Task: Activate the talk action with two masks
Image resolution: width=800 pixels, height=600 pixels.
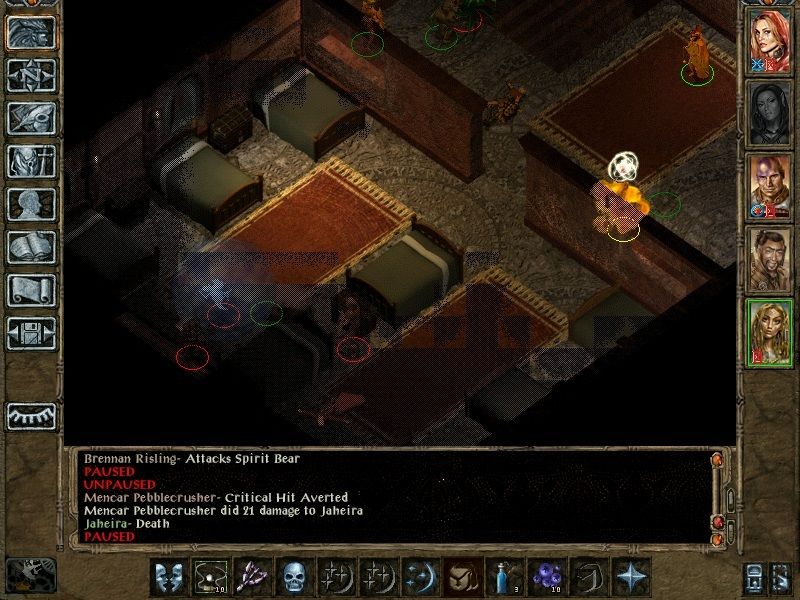Action: pos(168,578)
